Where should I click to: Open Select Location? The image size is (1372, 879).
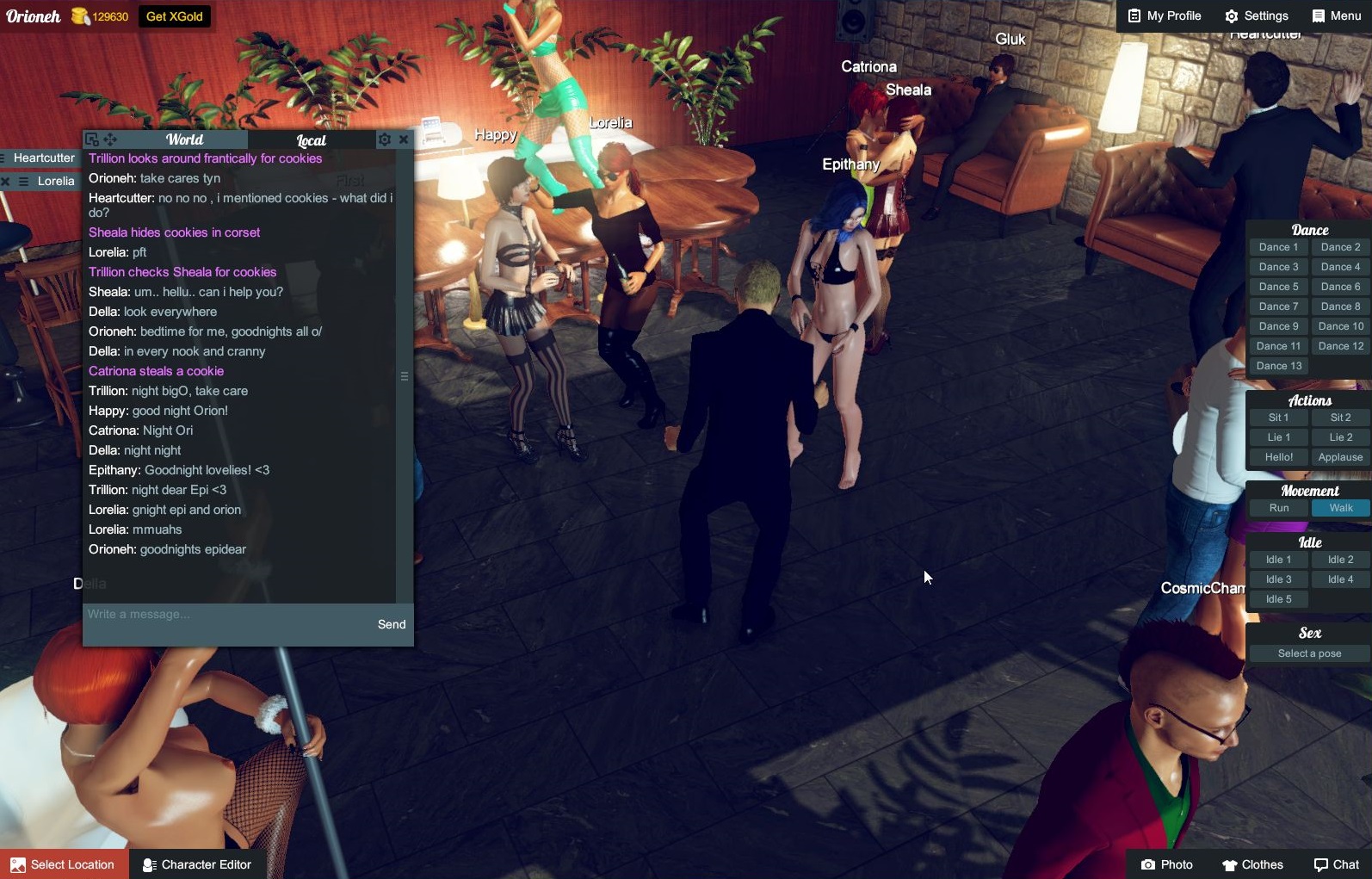point(64,864)
